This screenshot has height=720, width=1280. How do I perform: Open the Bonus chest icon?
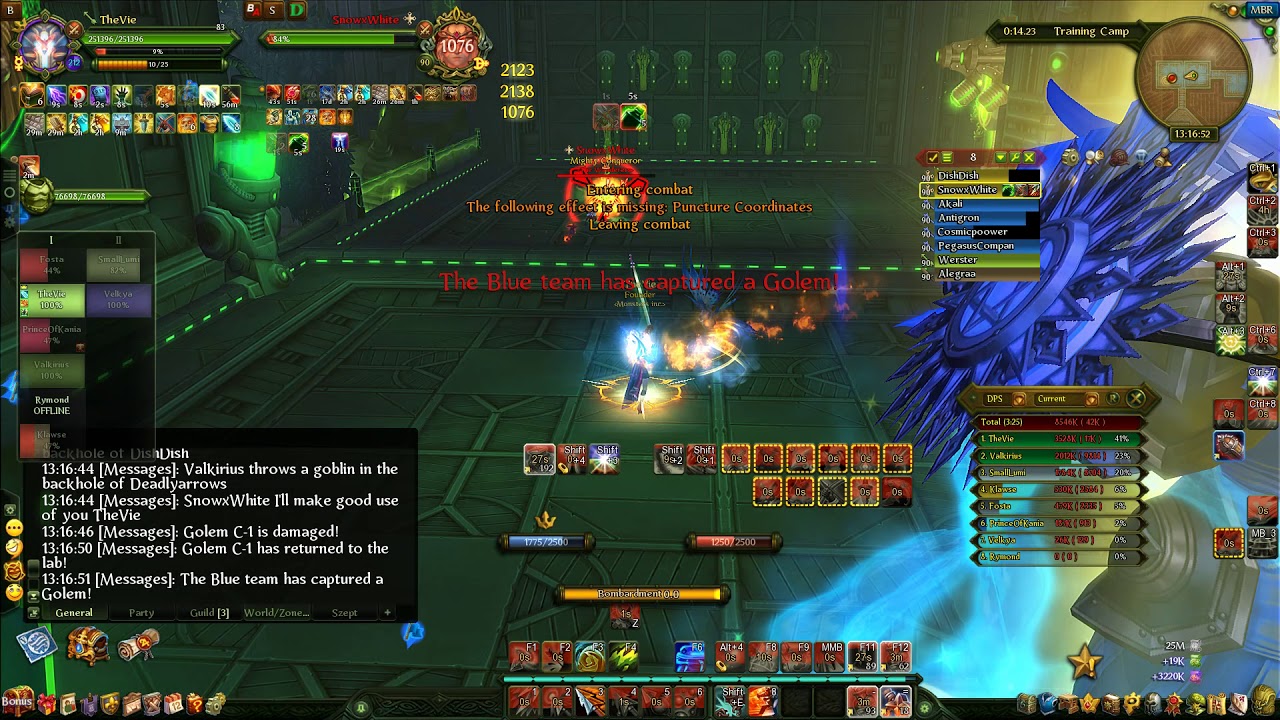(16, 702)
